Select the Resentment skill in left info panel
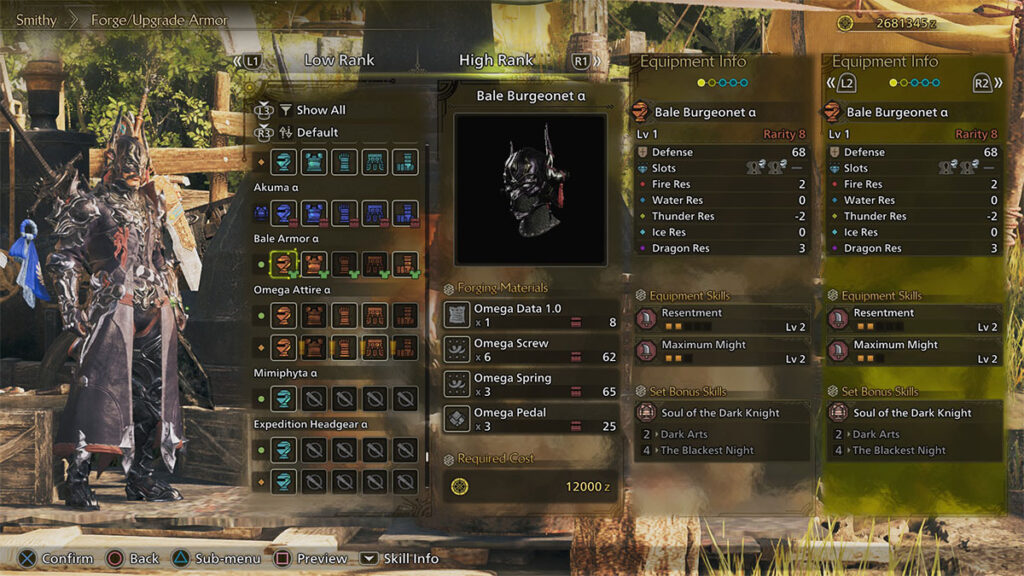This screenshot has height=576, width=1024. 722,319
